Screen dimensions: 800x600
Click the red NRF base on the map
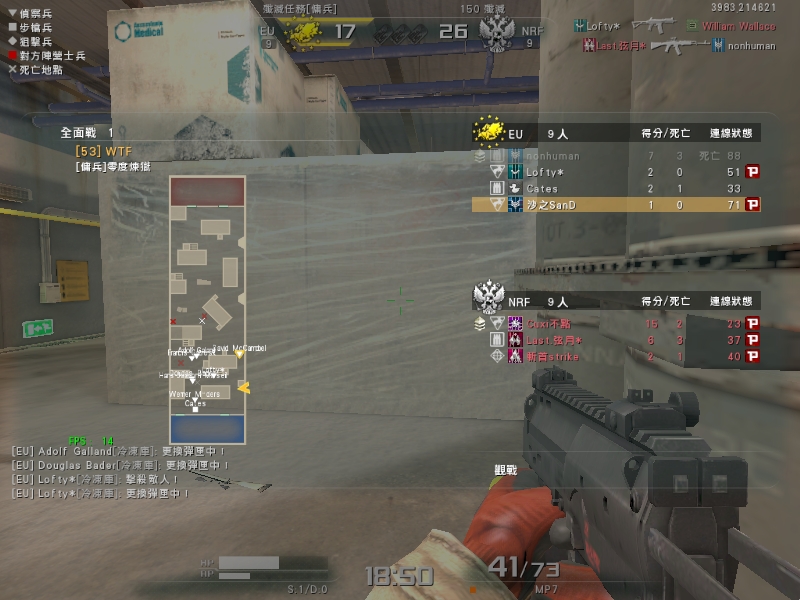(207, 191)
